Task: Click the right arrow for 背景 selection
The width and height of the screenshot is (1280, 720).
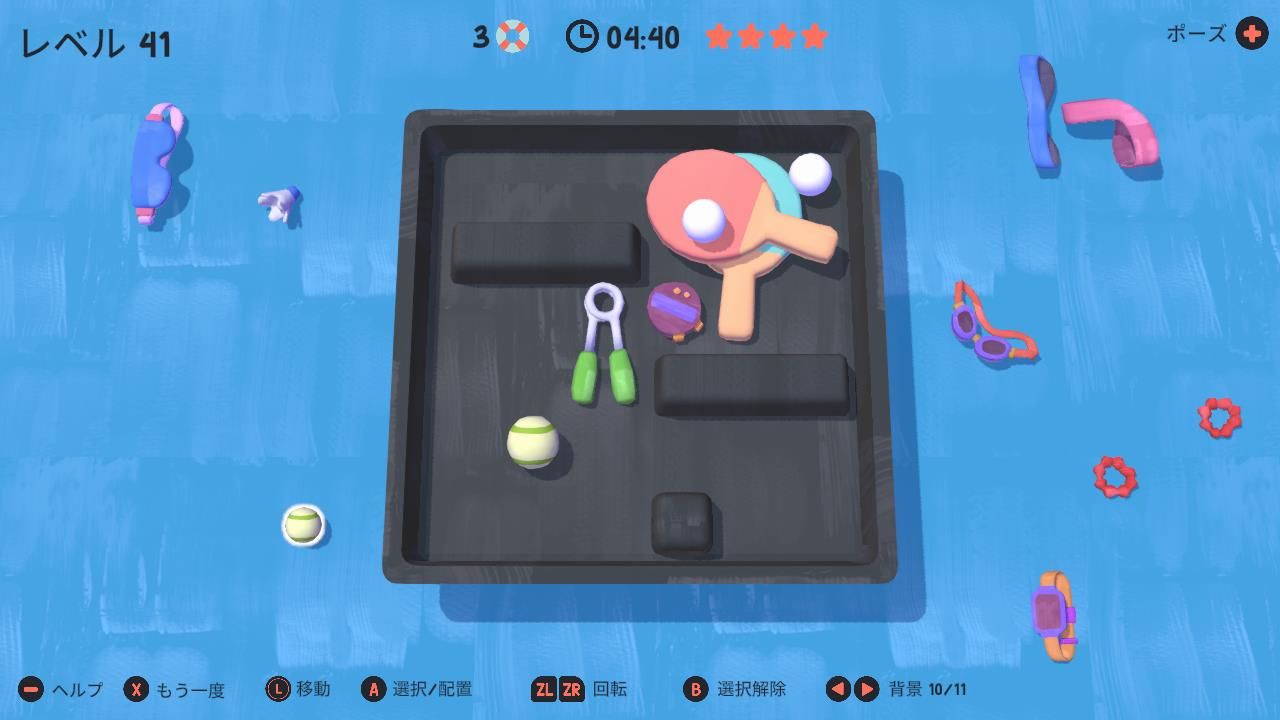Action: tap(866, 689)
